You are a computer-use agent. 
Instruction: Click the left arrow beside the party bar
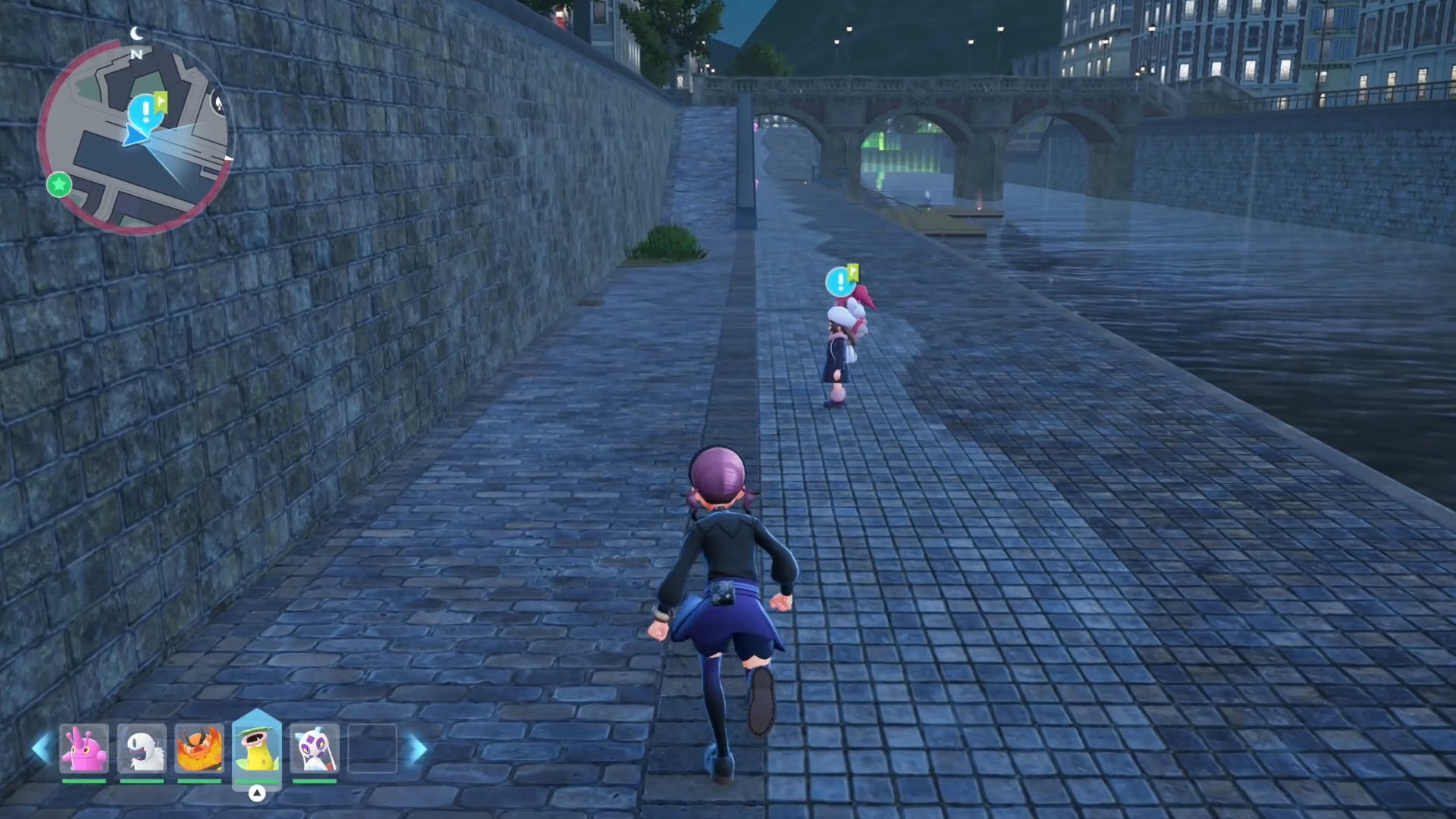point(41,748)
